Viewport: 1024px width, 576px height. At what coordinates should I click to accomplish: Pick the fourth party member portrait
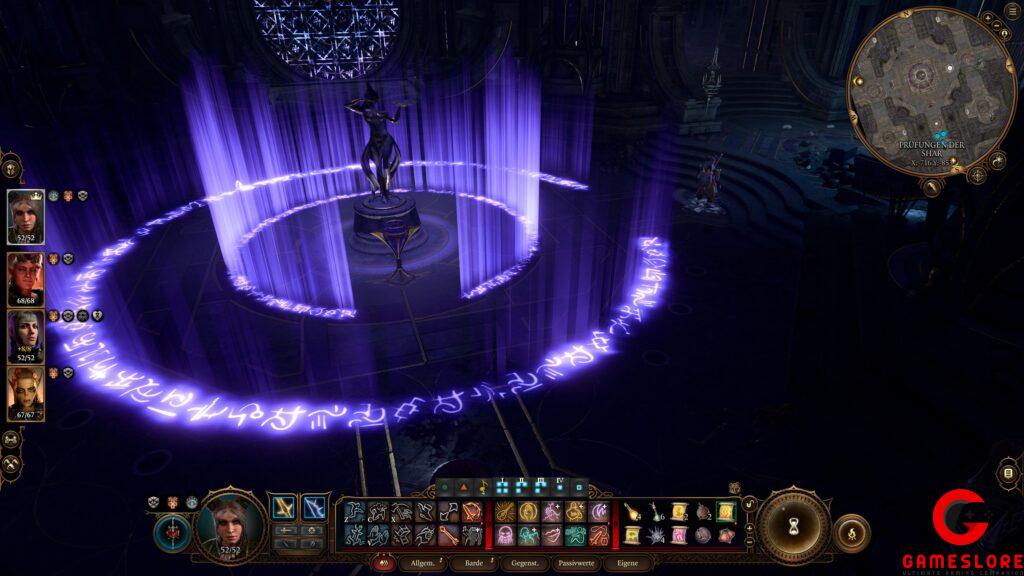(x=25, y=393)
